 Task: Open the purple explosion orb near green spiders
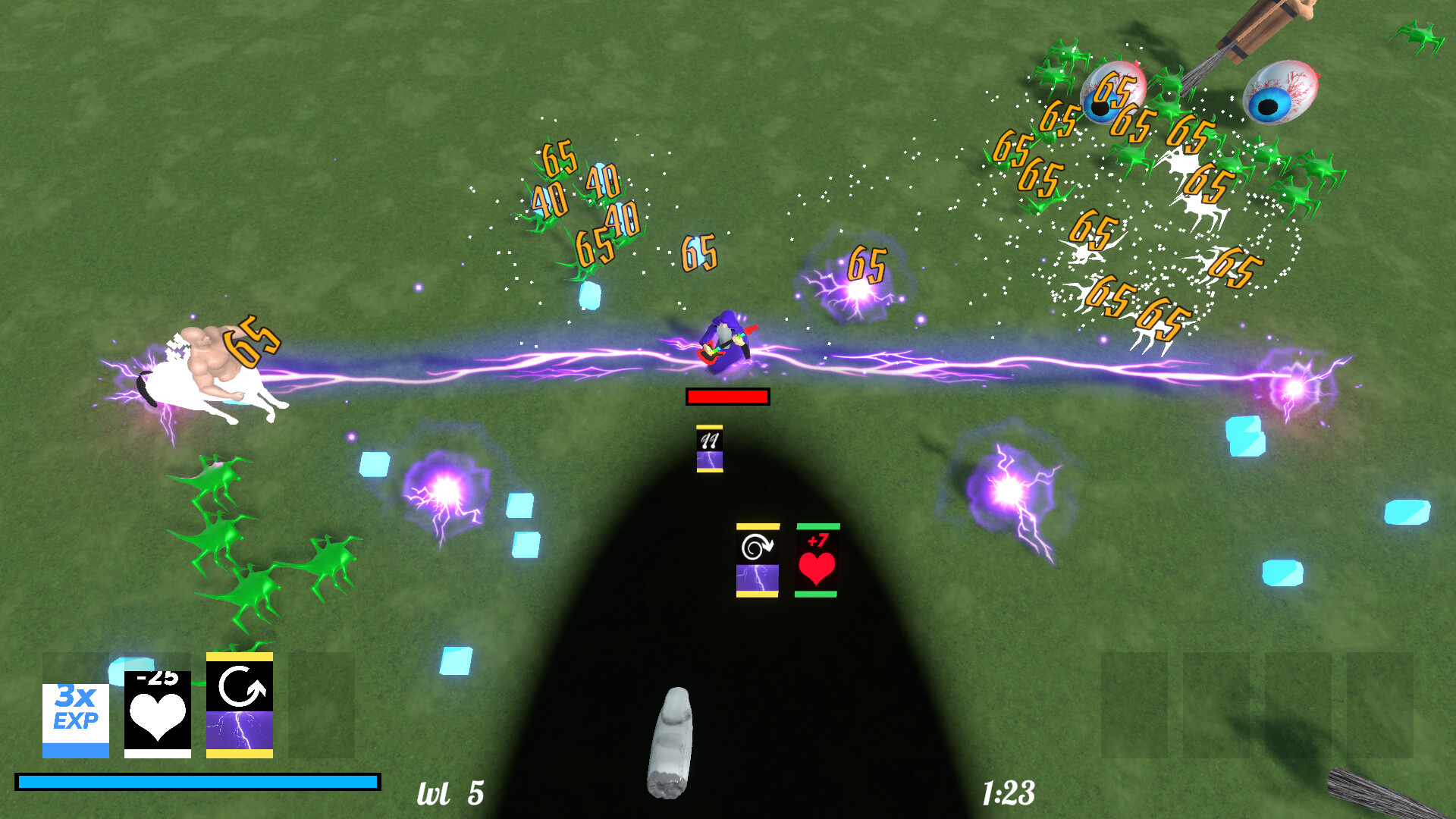coord(447,485)
